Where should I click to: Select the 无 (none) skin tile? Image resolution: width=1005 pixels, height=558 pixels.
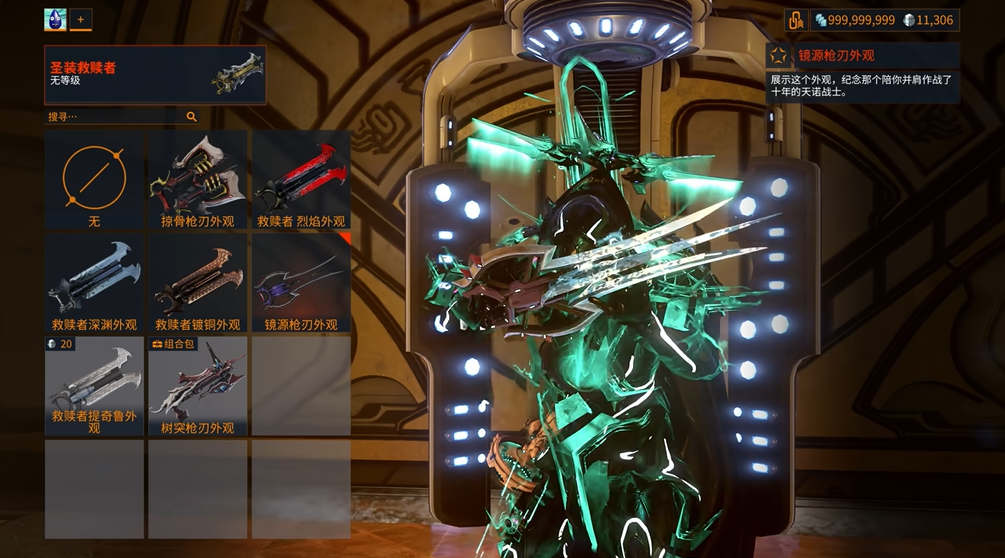click(x=94, y=181)
